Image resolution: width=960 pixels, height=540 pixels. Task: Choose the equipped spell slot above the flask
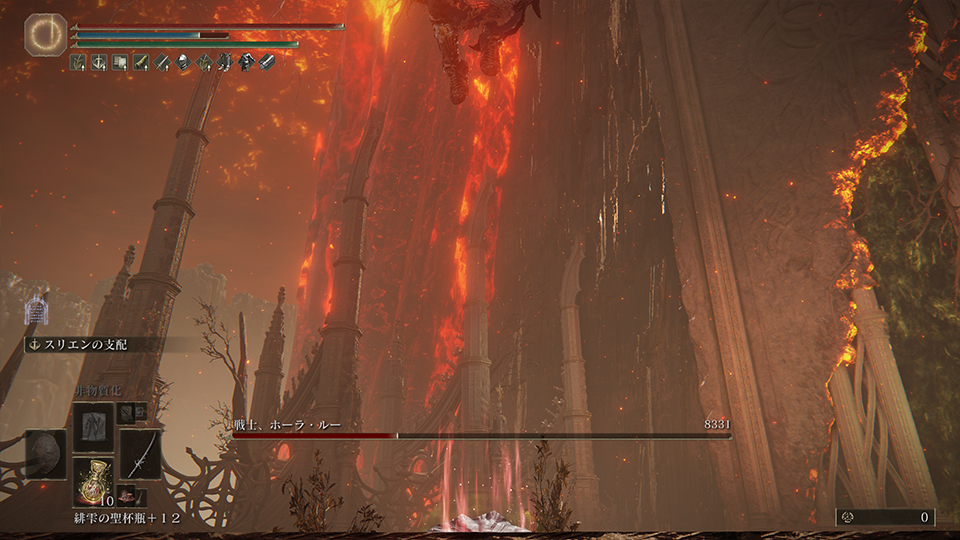tap(93, 426)
